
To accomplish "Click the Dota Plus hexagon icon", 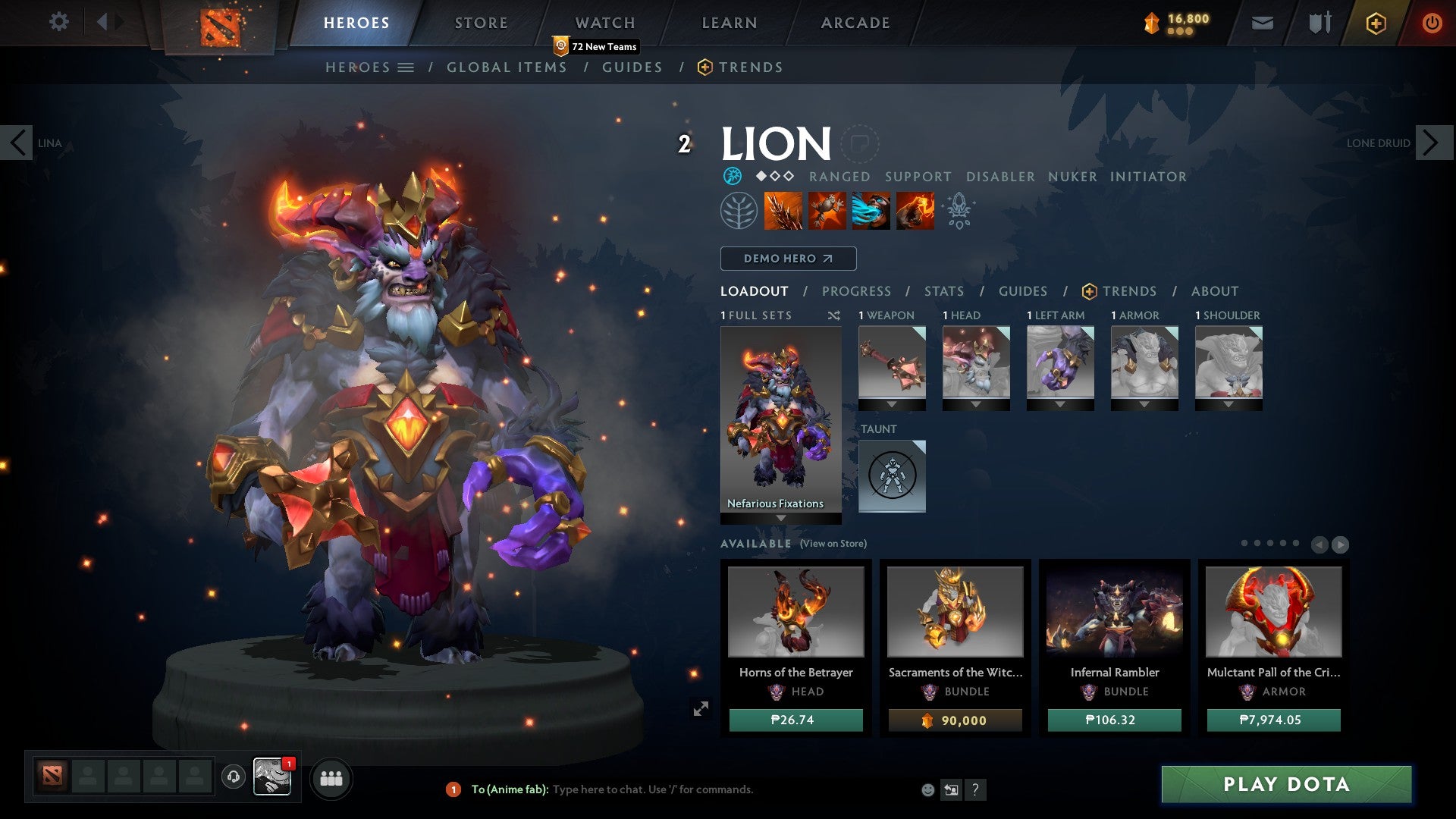I will [1375, 23].
